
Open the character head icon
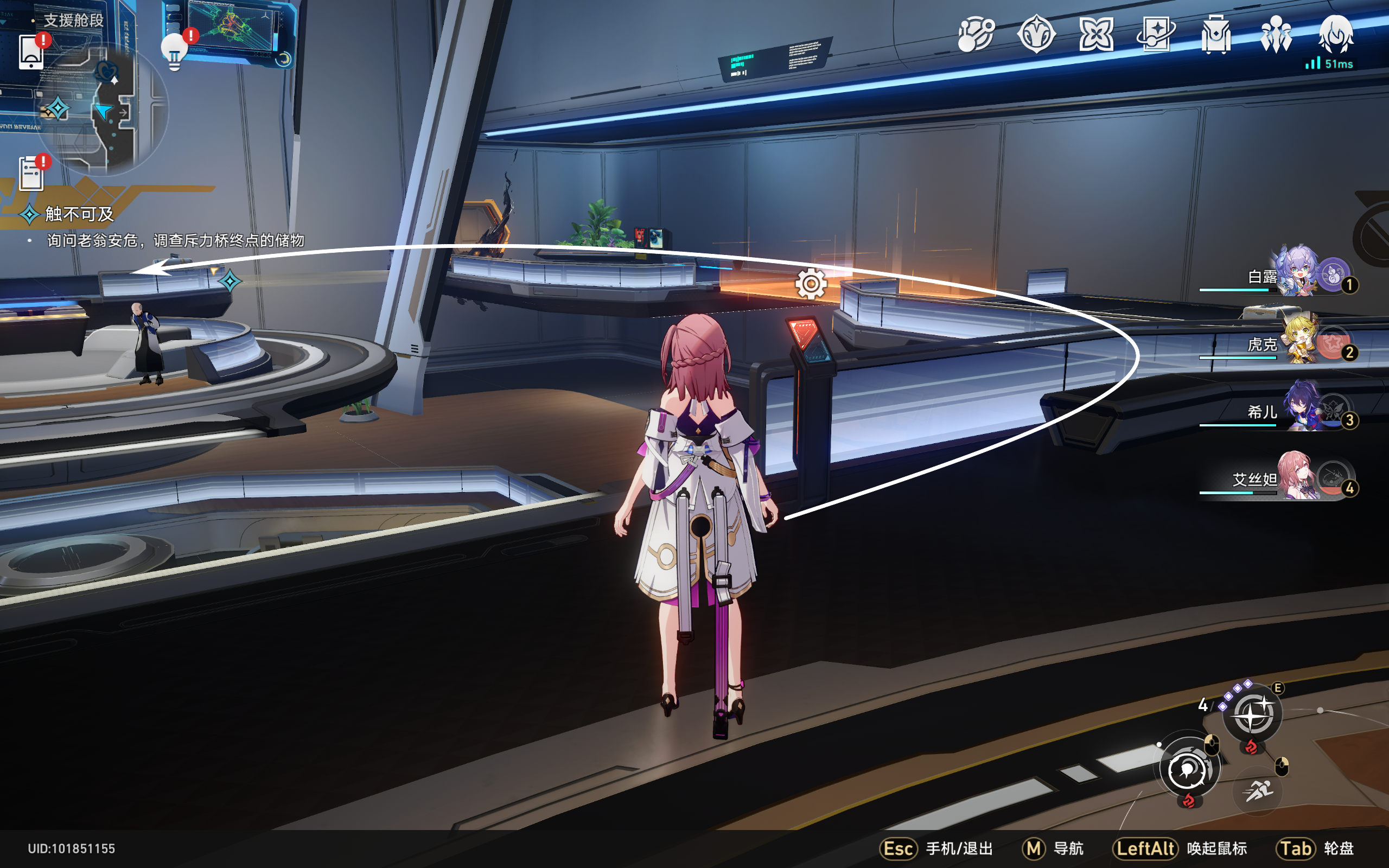(1336, 34)
